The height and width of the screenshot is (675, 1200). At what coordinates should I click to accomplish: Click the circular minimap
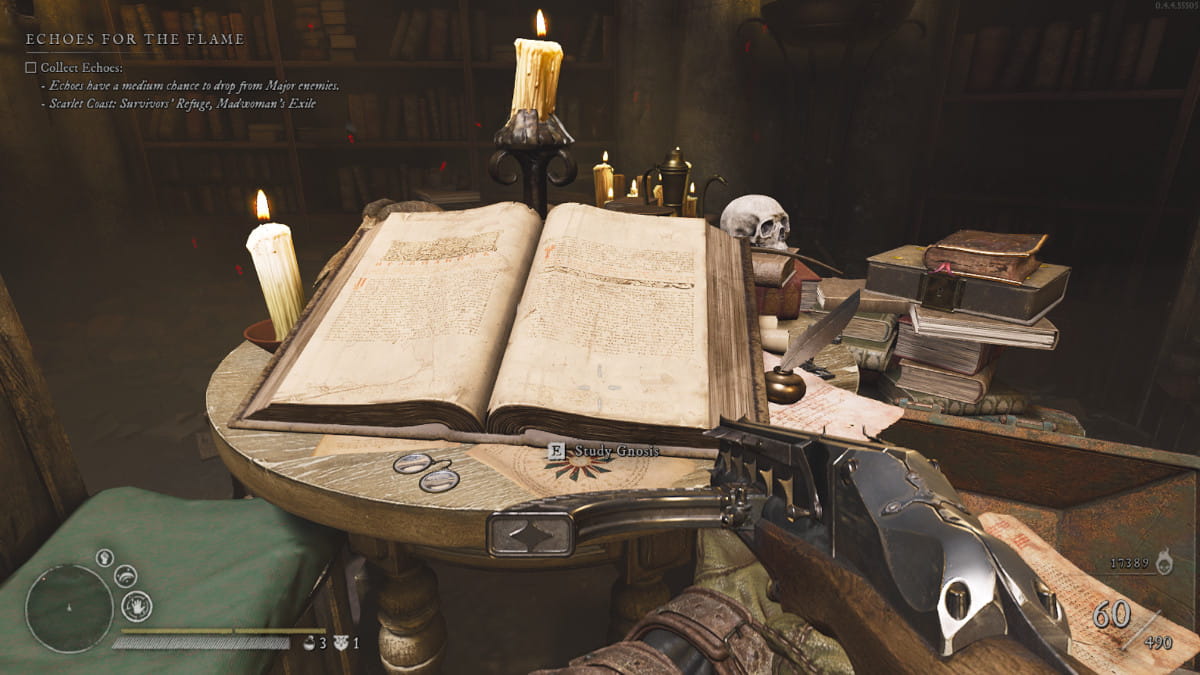(69, 609)
